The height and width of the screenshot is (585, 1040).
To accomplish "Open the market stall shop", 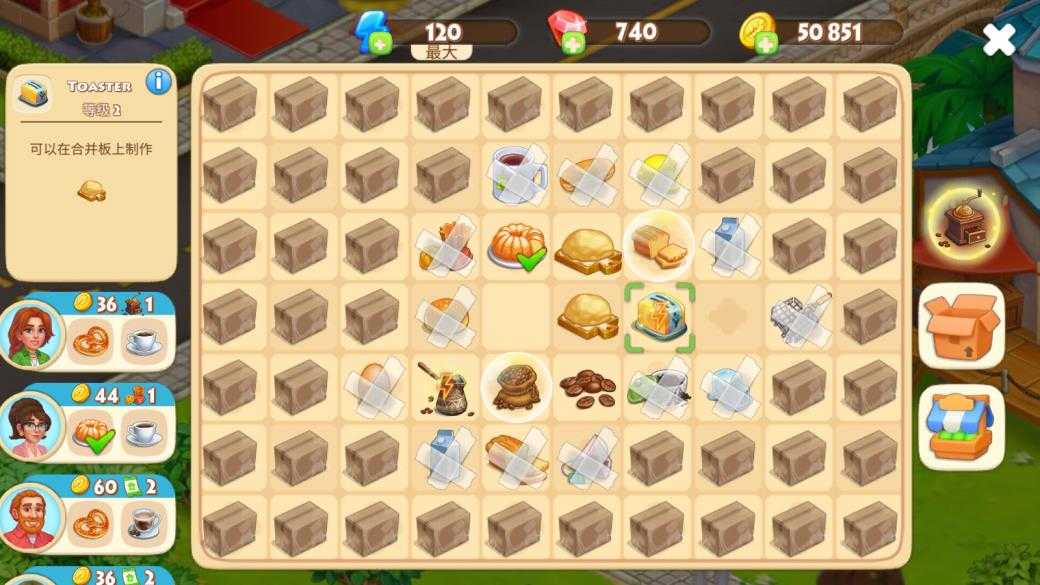I will [961, 426].
